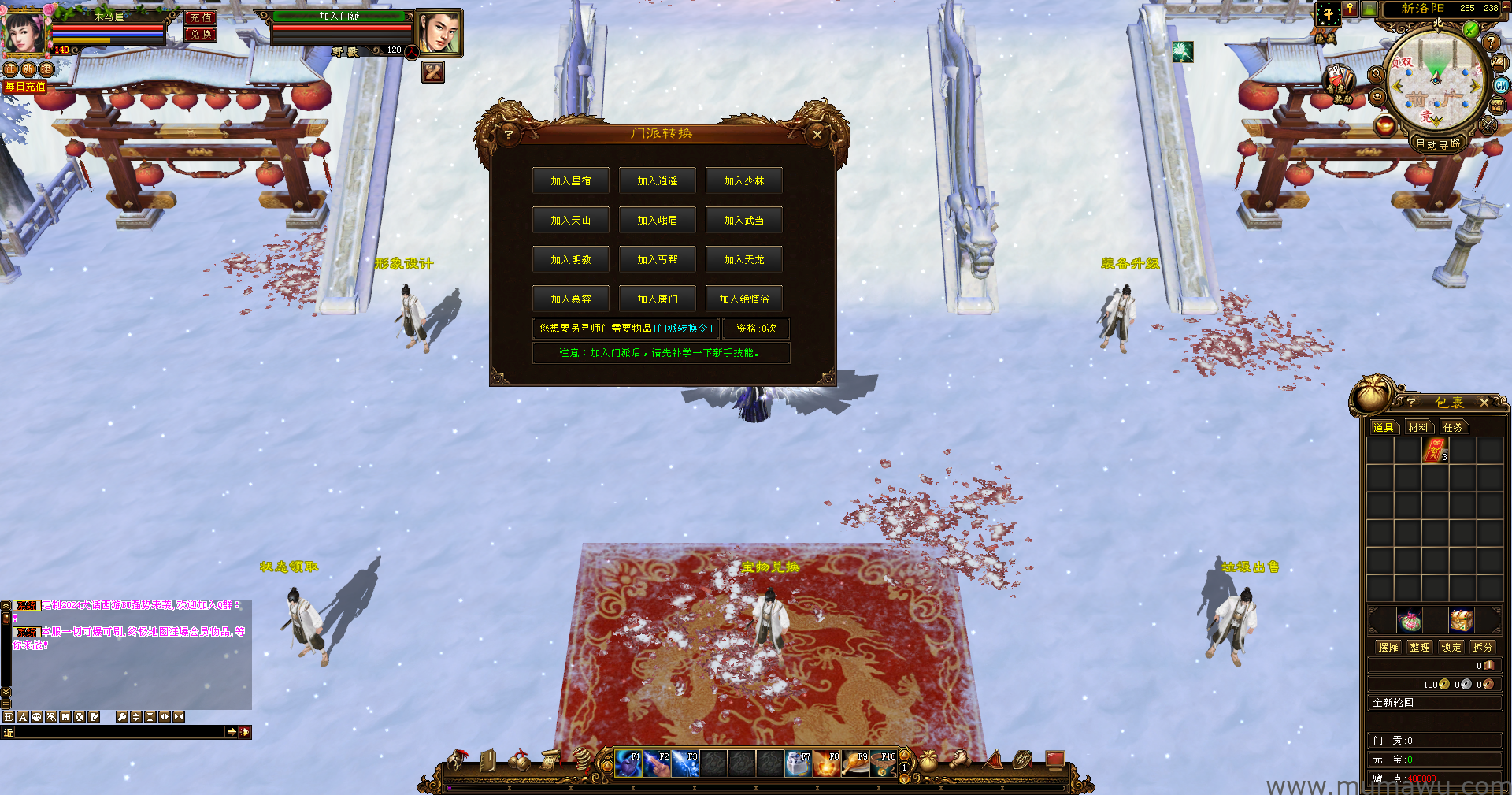Click the 整理 bag sort button
Image resolution: width=1512 pixels, height=795 pixels.
pyautogui.click(x=1420, y=648)
